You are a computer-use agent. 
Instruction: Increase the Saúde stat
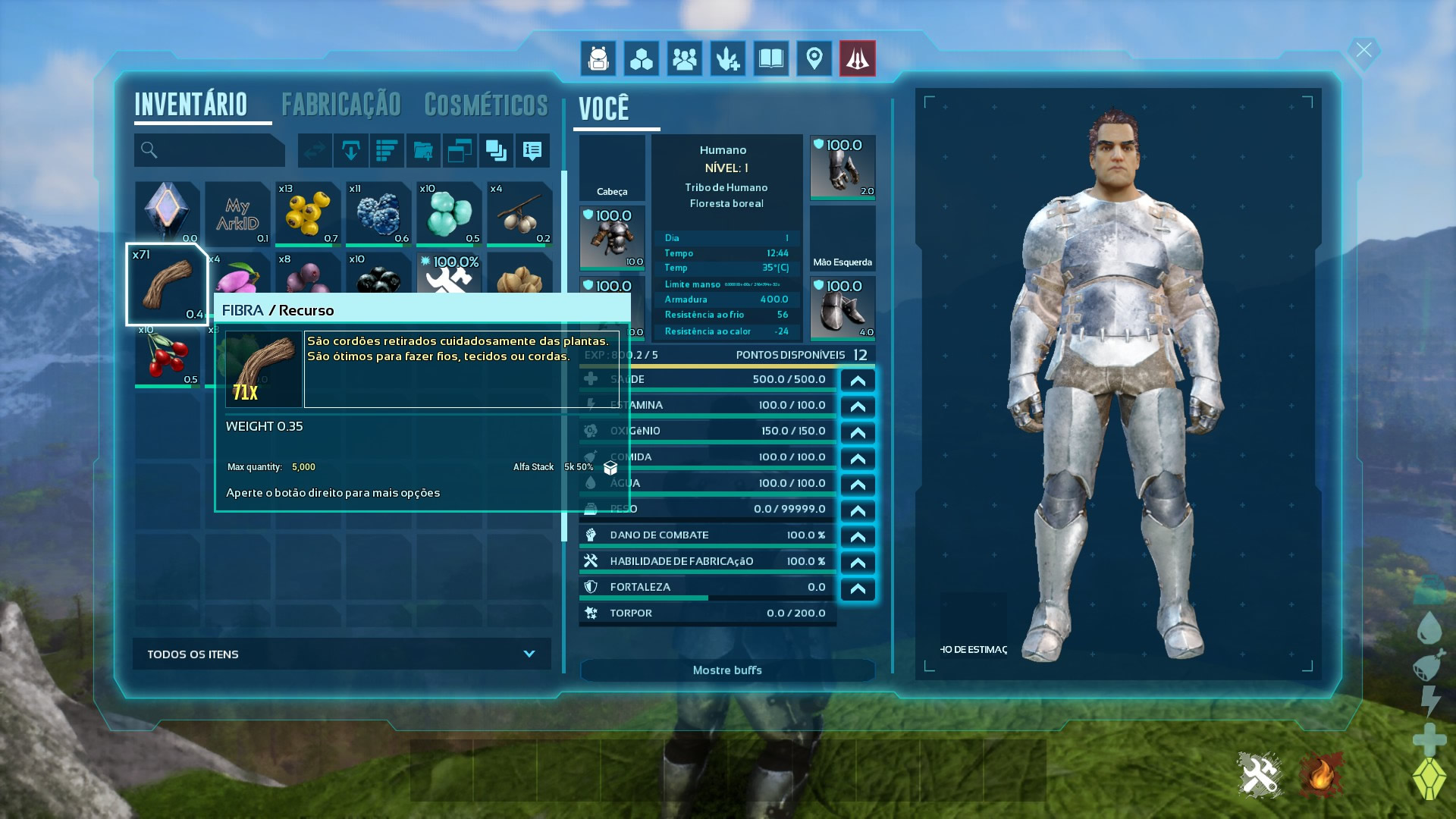858,380
